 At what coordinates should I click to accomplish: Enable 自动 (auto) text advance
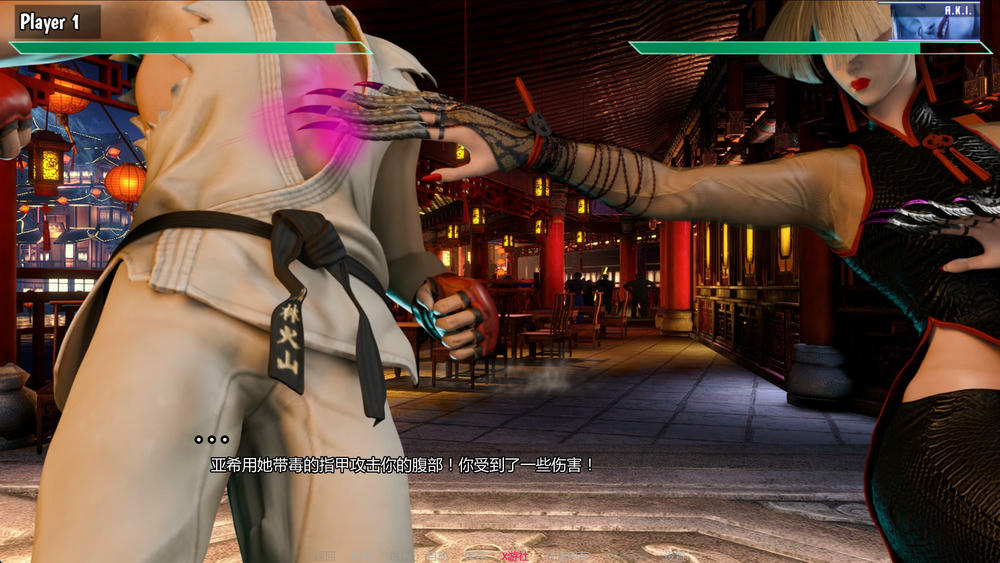coord(437,556)
